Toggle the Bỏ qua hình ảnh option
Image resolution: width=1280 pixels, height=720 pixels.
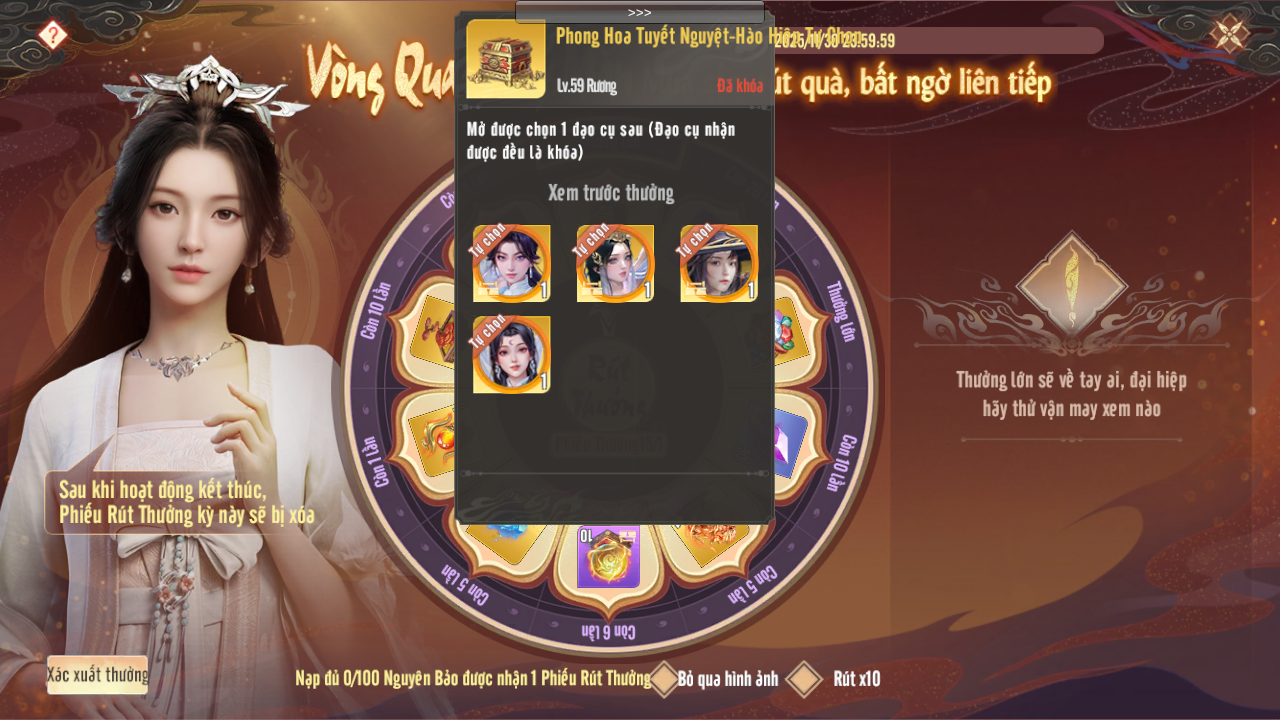click(x=665, y=678)
